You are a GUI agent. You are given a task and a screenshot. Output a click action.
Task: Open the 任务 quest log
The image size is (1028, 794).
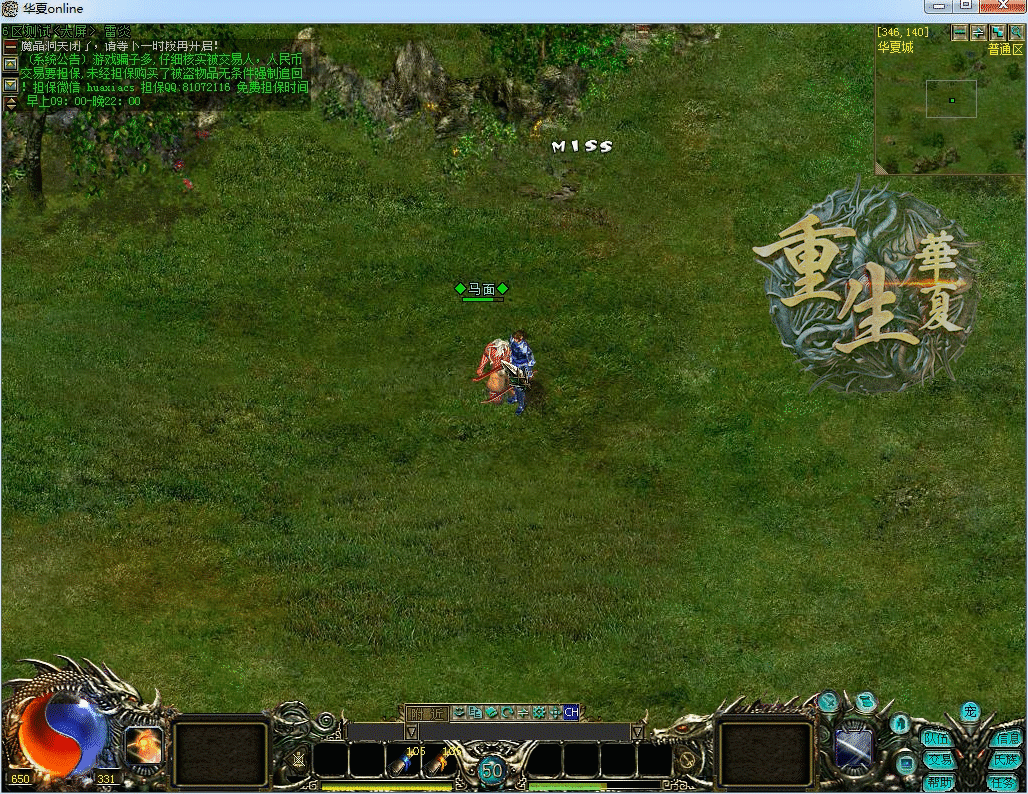[x=1006, y=783]
